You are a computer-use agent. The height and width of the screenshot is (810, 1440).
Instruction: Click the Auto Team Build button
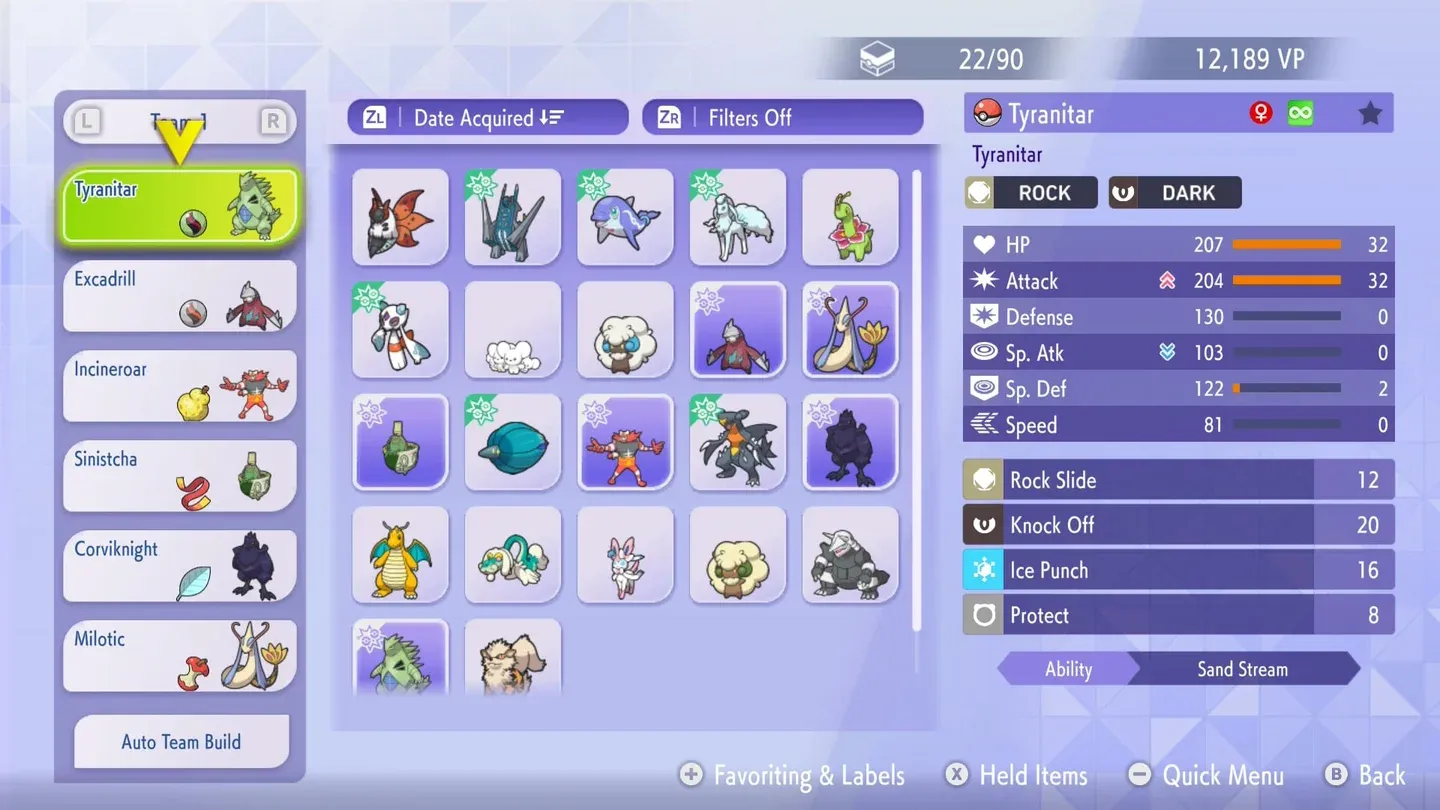(180, 742)
